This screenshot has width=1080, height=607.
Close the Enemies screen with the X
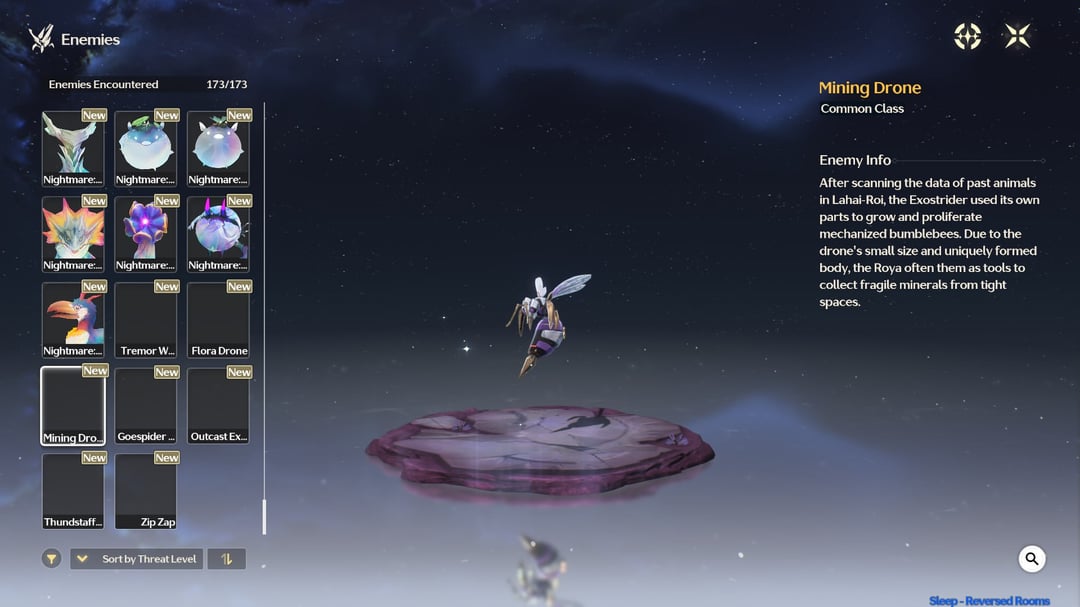pyautogui.click(x=1017, y=37)
